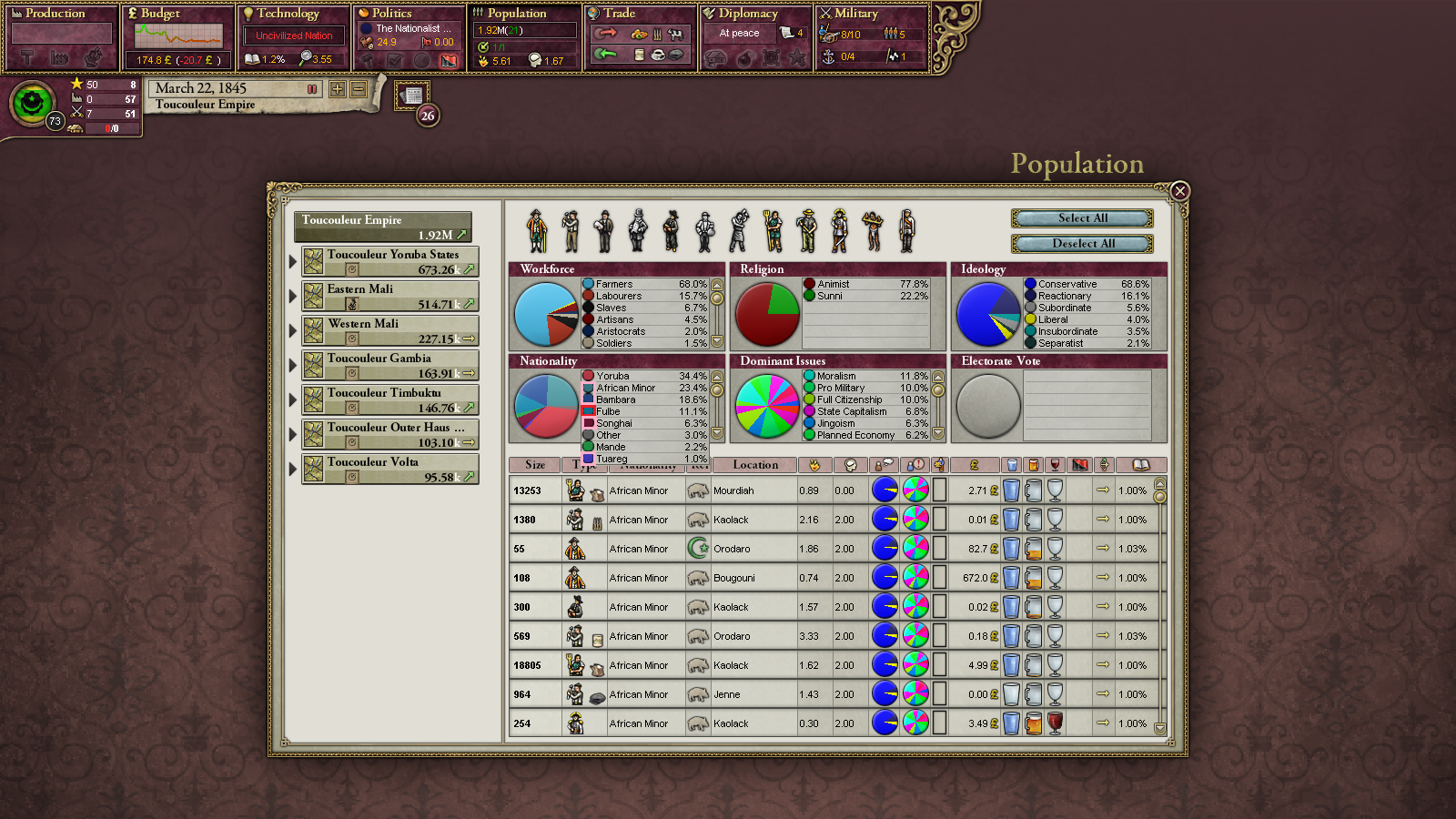Expand the Western Mali region arrow
The height and width of the screenshot is (819, 1456).
pyautogui.click(x=292, y=330)
